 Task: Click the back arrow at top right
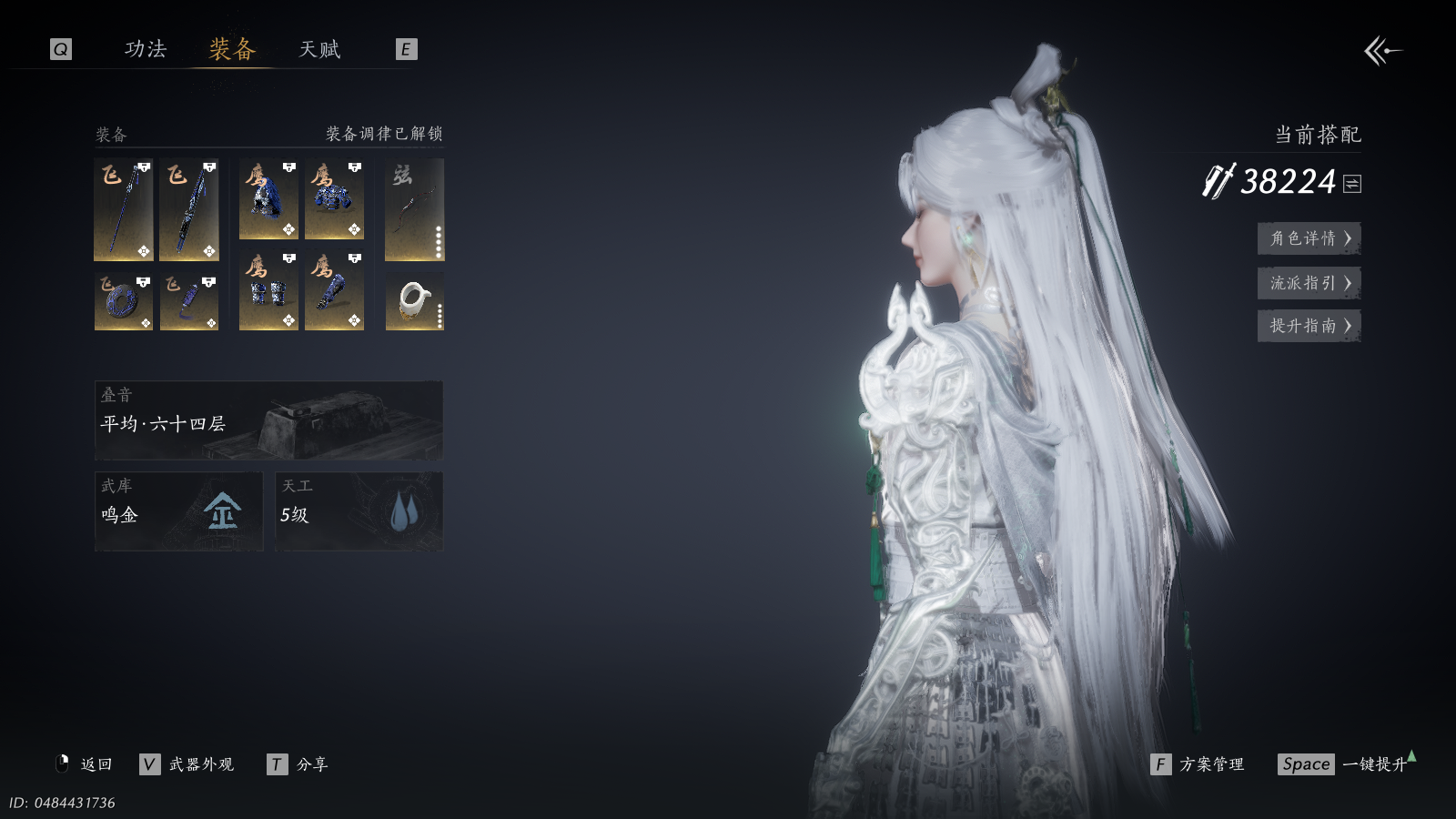(x=1382, y=51)
